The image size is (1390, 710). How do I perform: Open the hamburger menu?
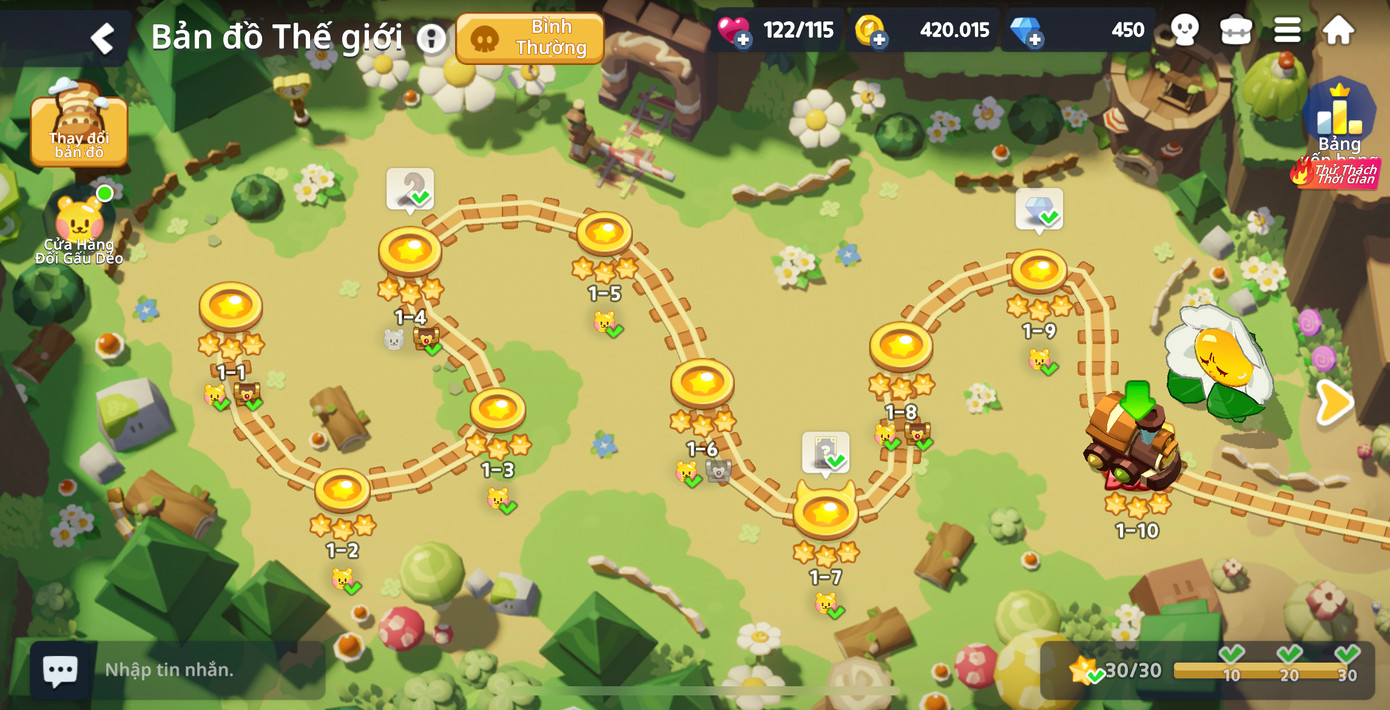pos(1287,30)
